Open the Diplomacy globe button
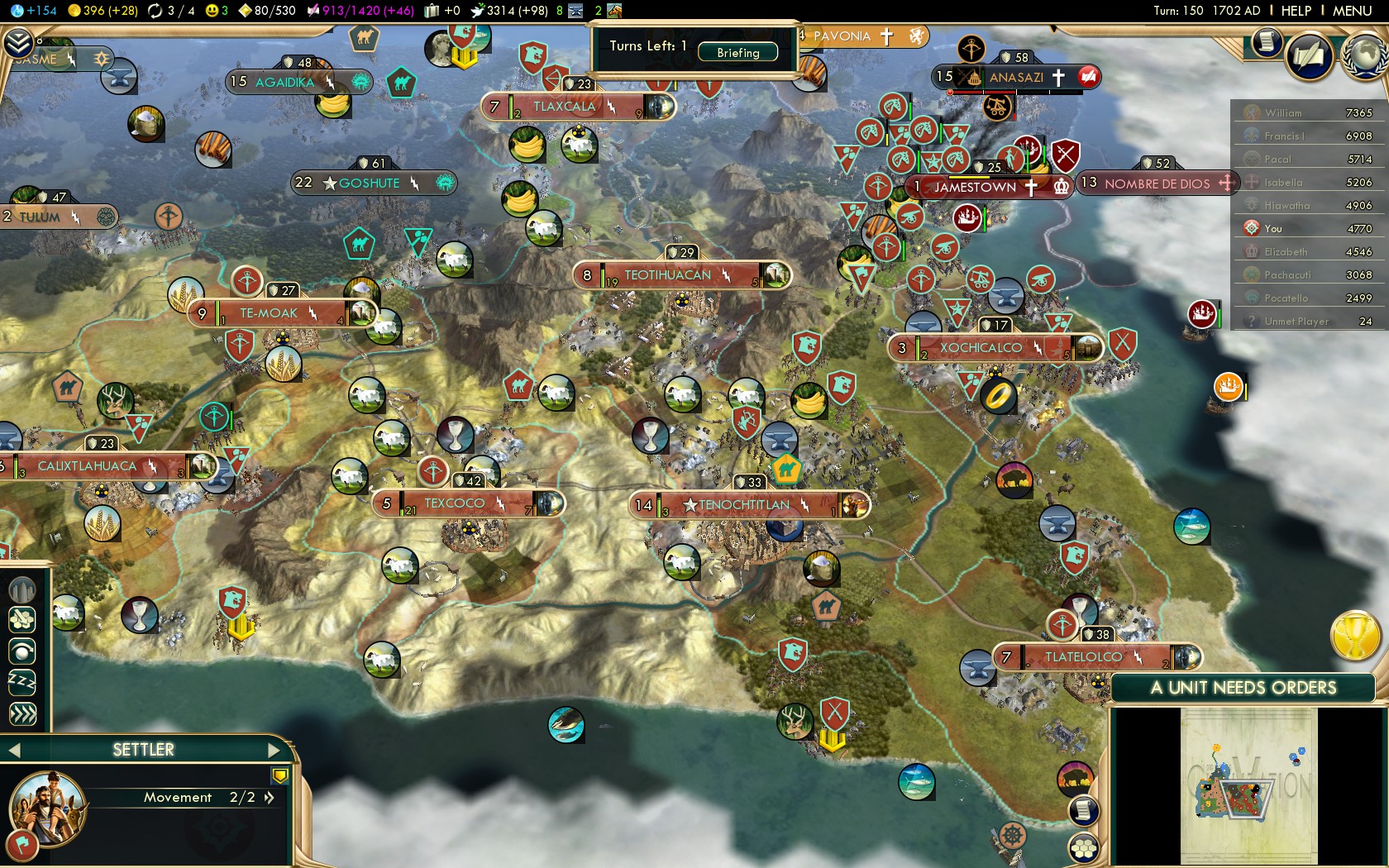 click(1364, 55)
